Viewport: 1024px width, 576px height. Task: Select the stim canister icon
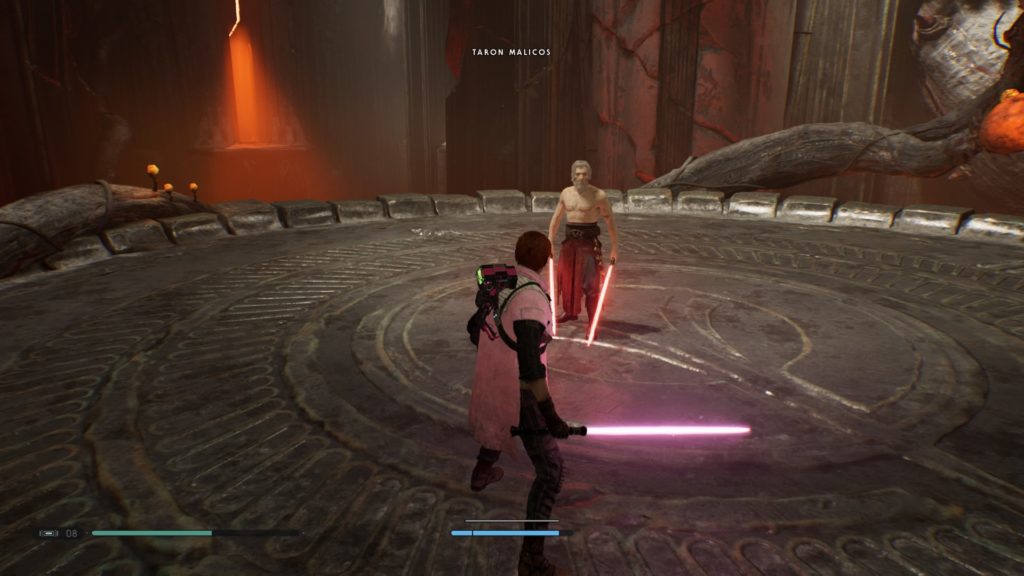[48, 534]
